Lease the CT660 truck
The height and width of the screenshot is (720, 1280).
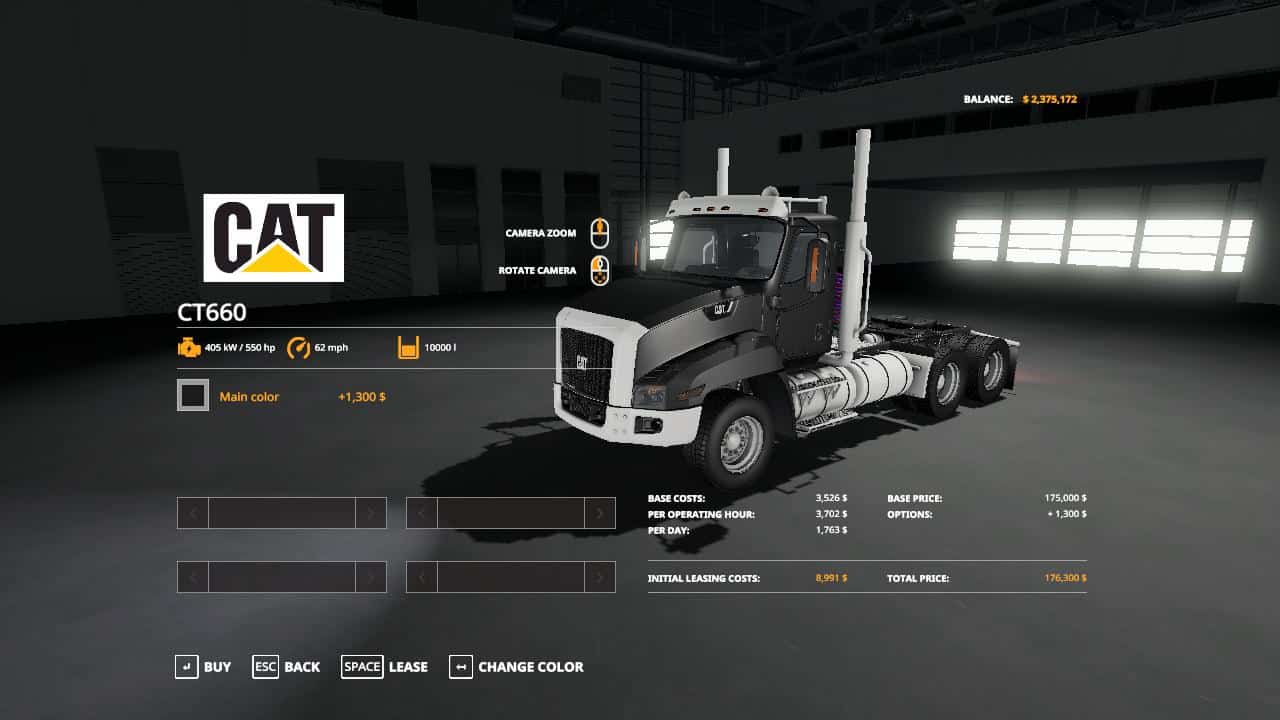385,667
